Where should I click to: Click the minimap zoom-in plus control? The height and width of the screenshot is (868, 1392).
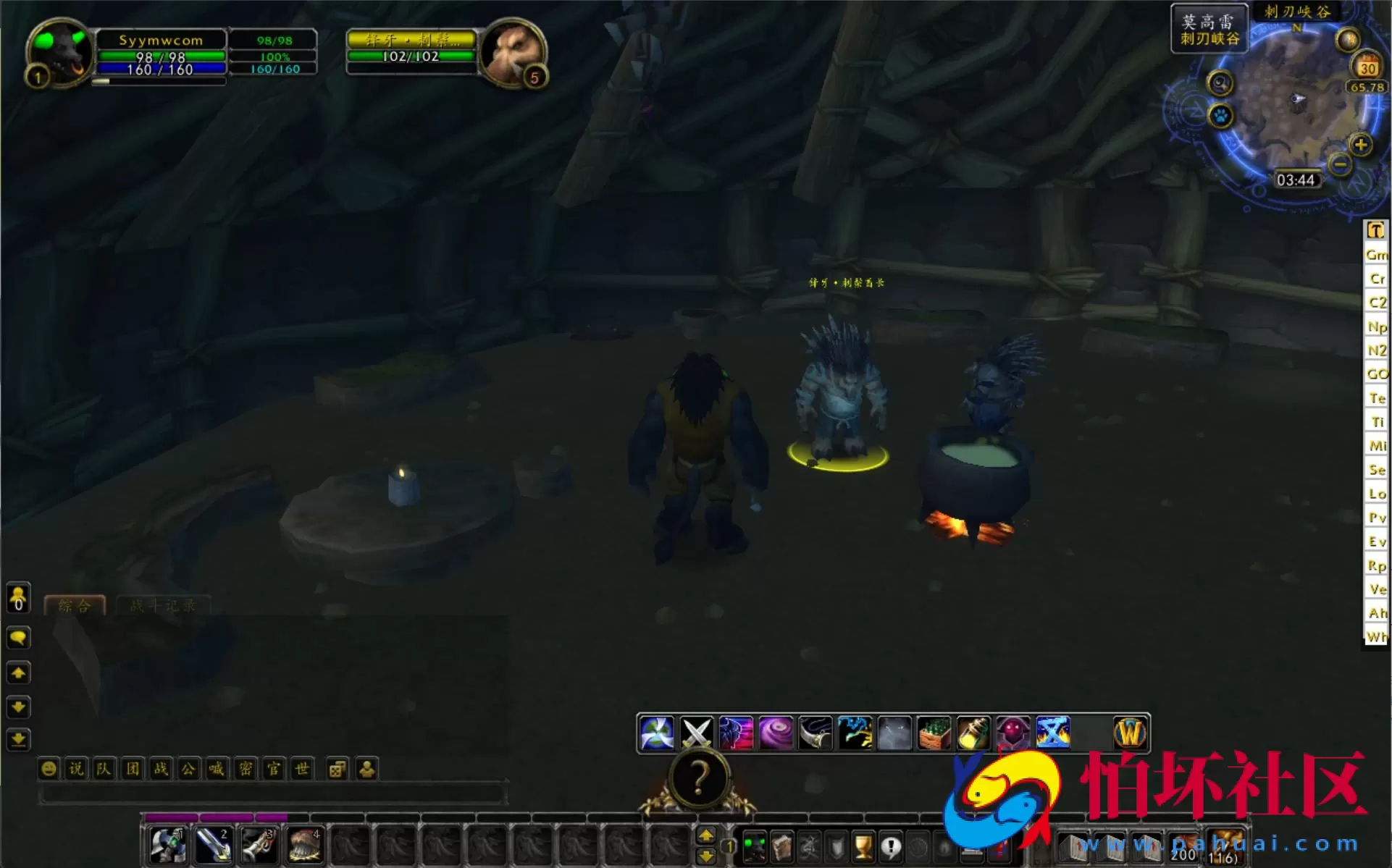[x=1362, y=143]
